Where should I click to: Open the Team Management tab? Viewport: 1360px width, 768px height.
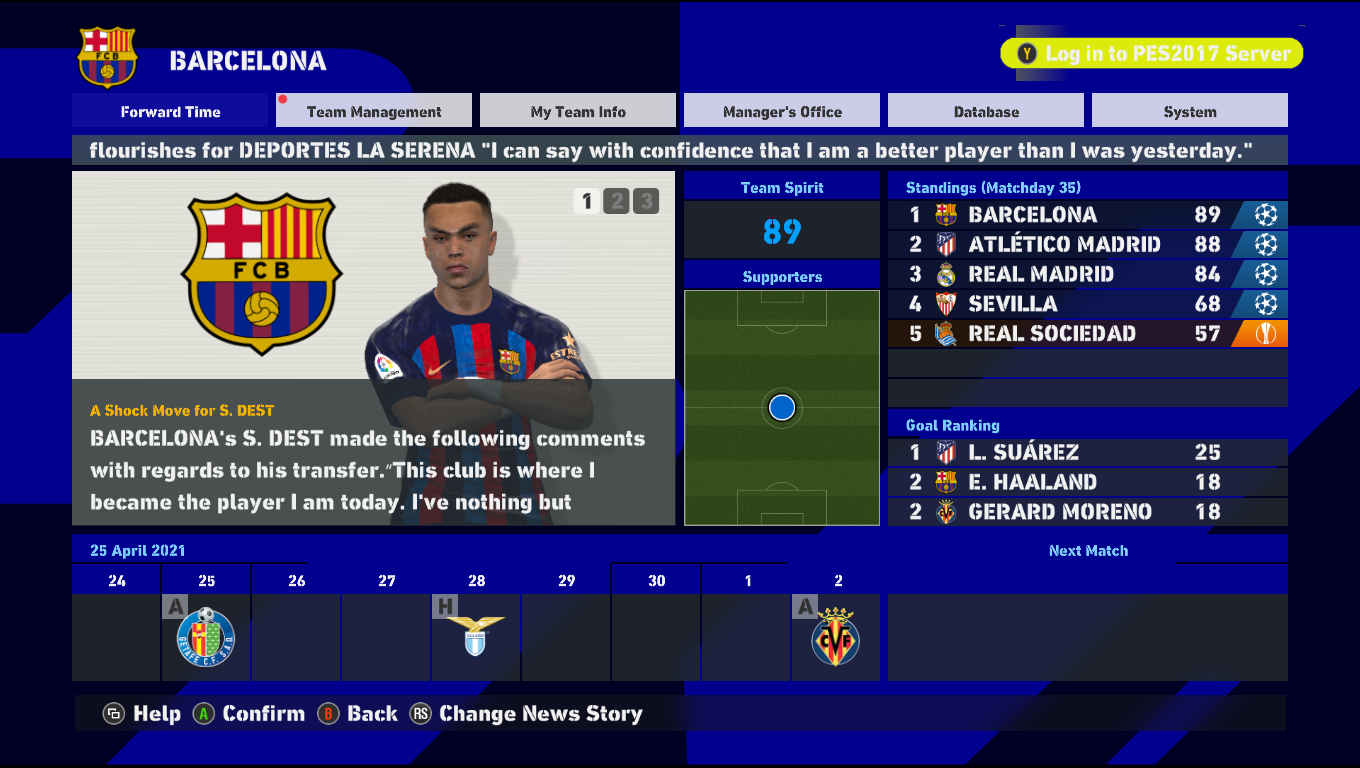point(374,111)
